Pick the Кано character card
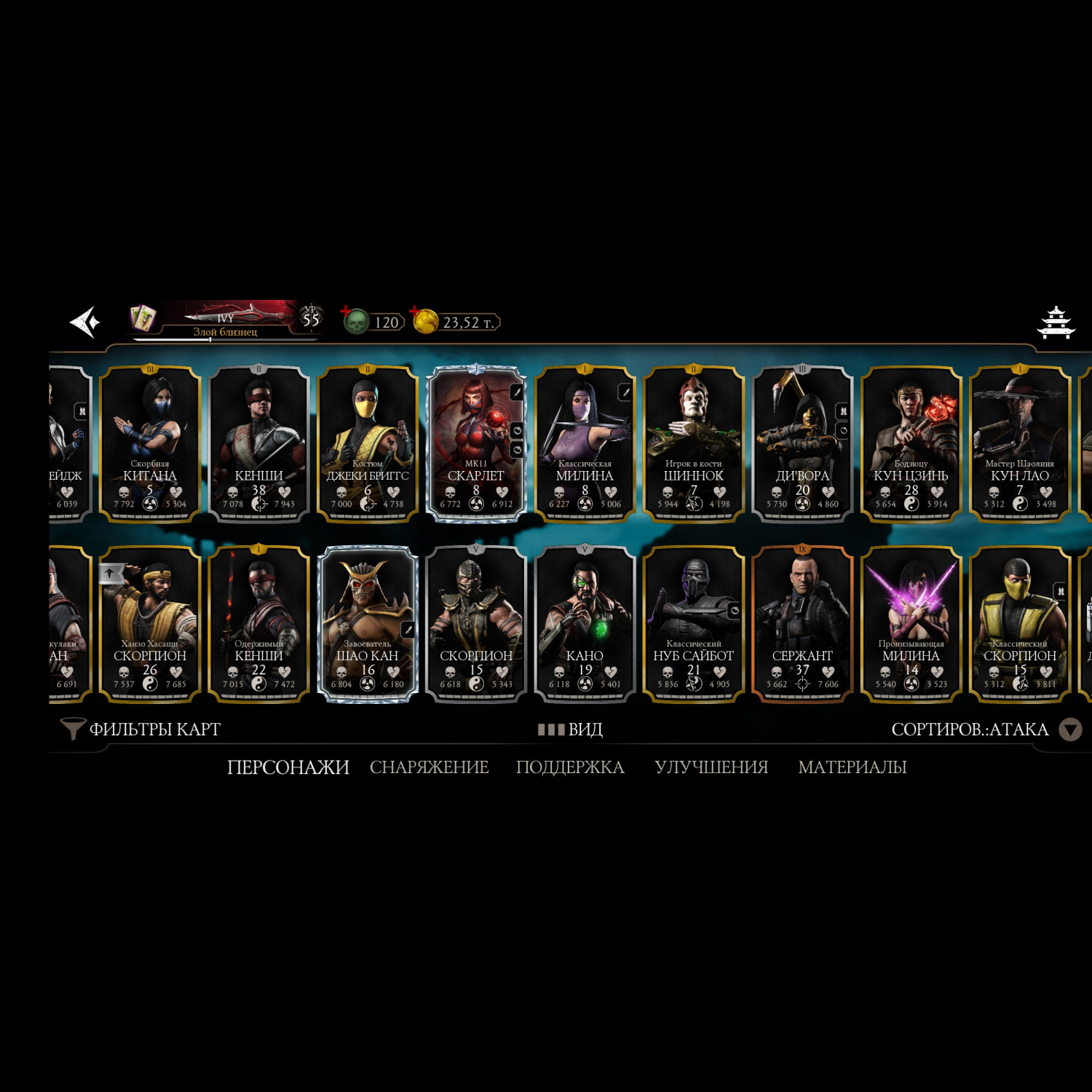The height and width of the screenshot is (1092, 1092). coord(585,624)
